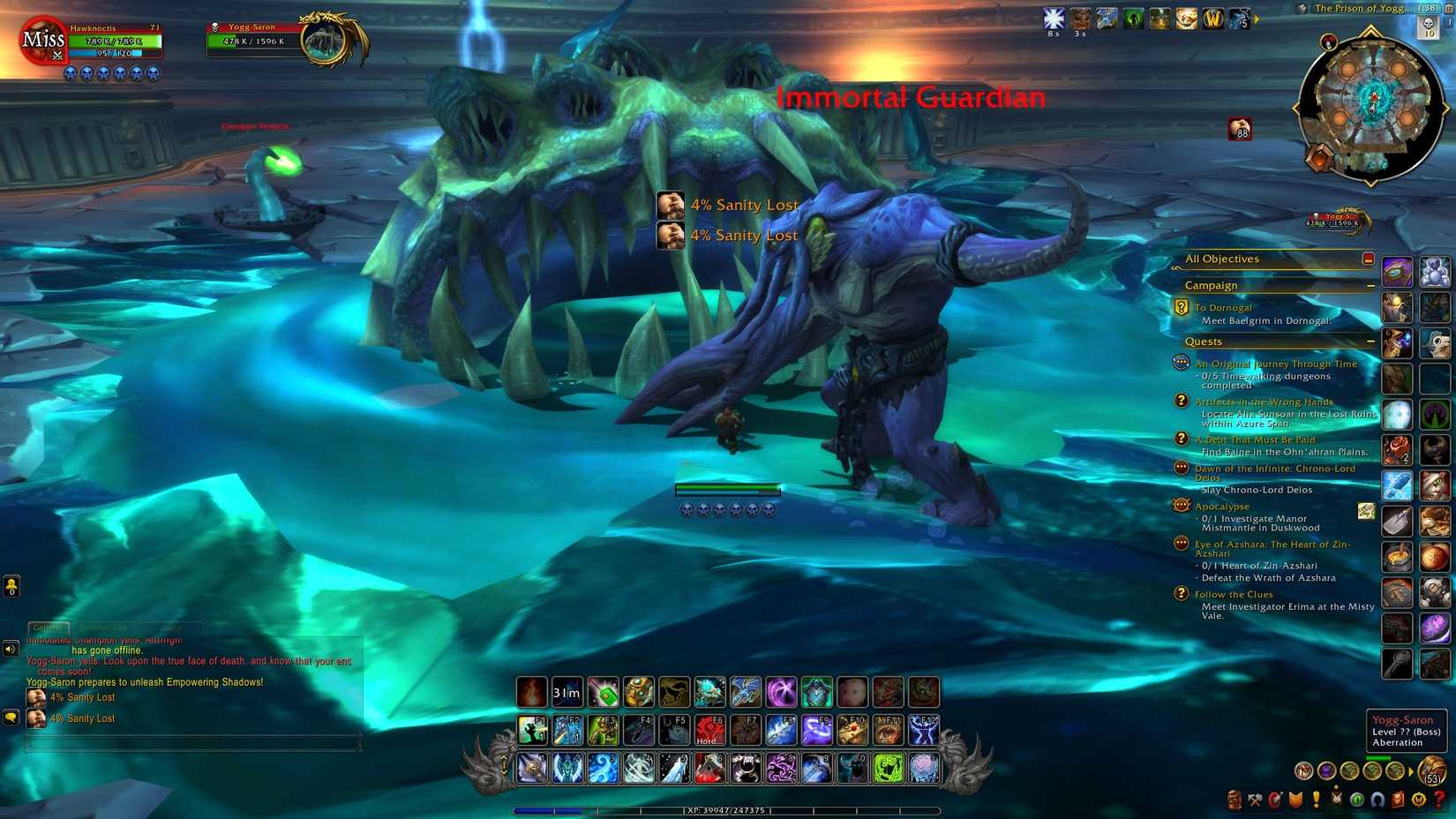Select the General chat tab
This screenshot has height=819, width=1456.
tap(49, 628)
